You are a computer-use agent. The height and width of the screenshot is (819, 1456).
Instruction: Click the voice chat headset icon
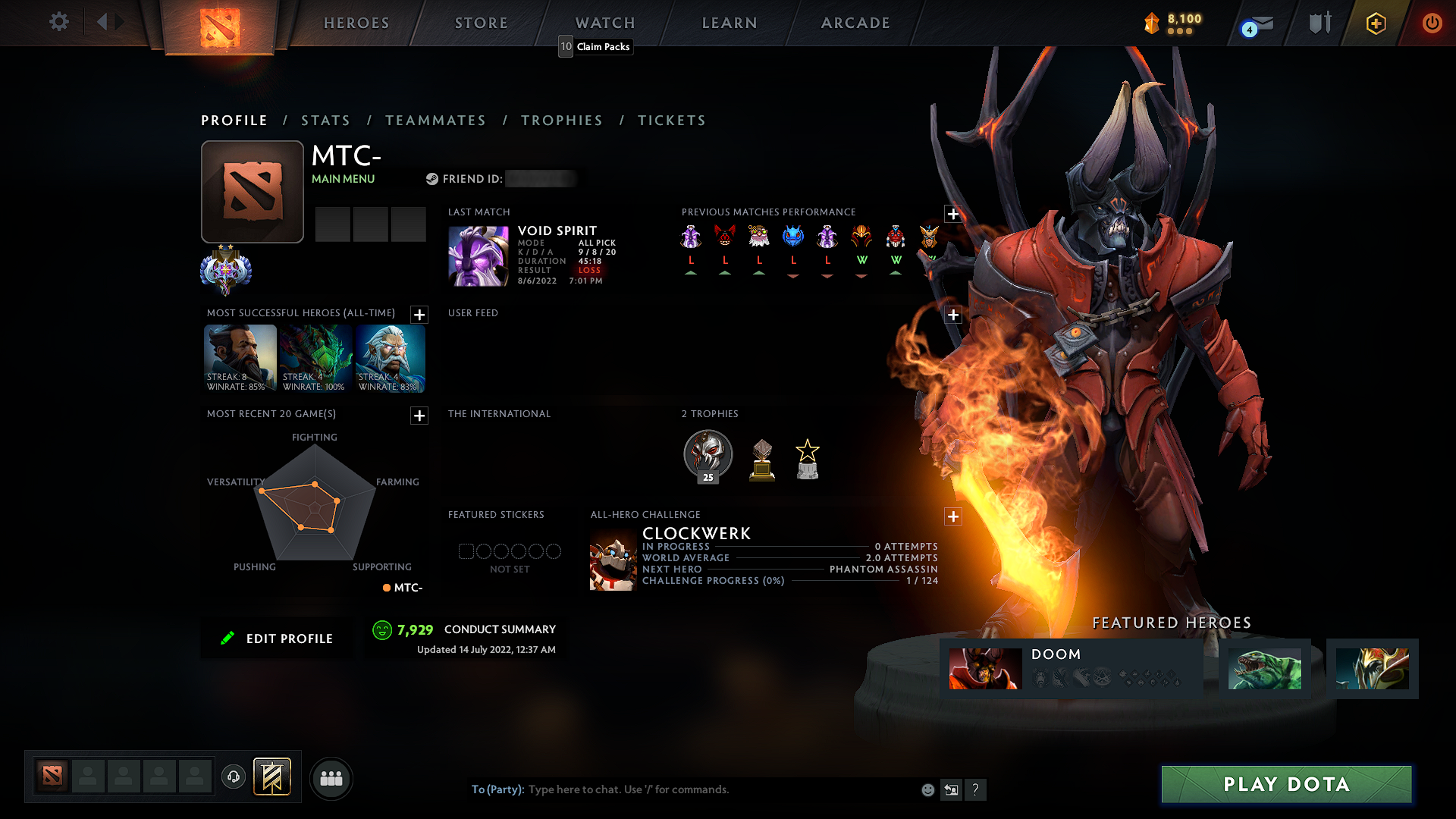[x=233, y=778]
